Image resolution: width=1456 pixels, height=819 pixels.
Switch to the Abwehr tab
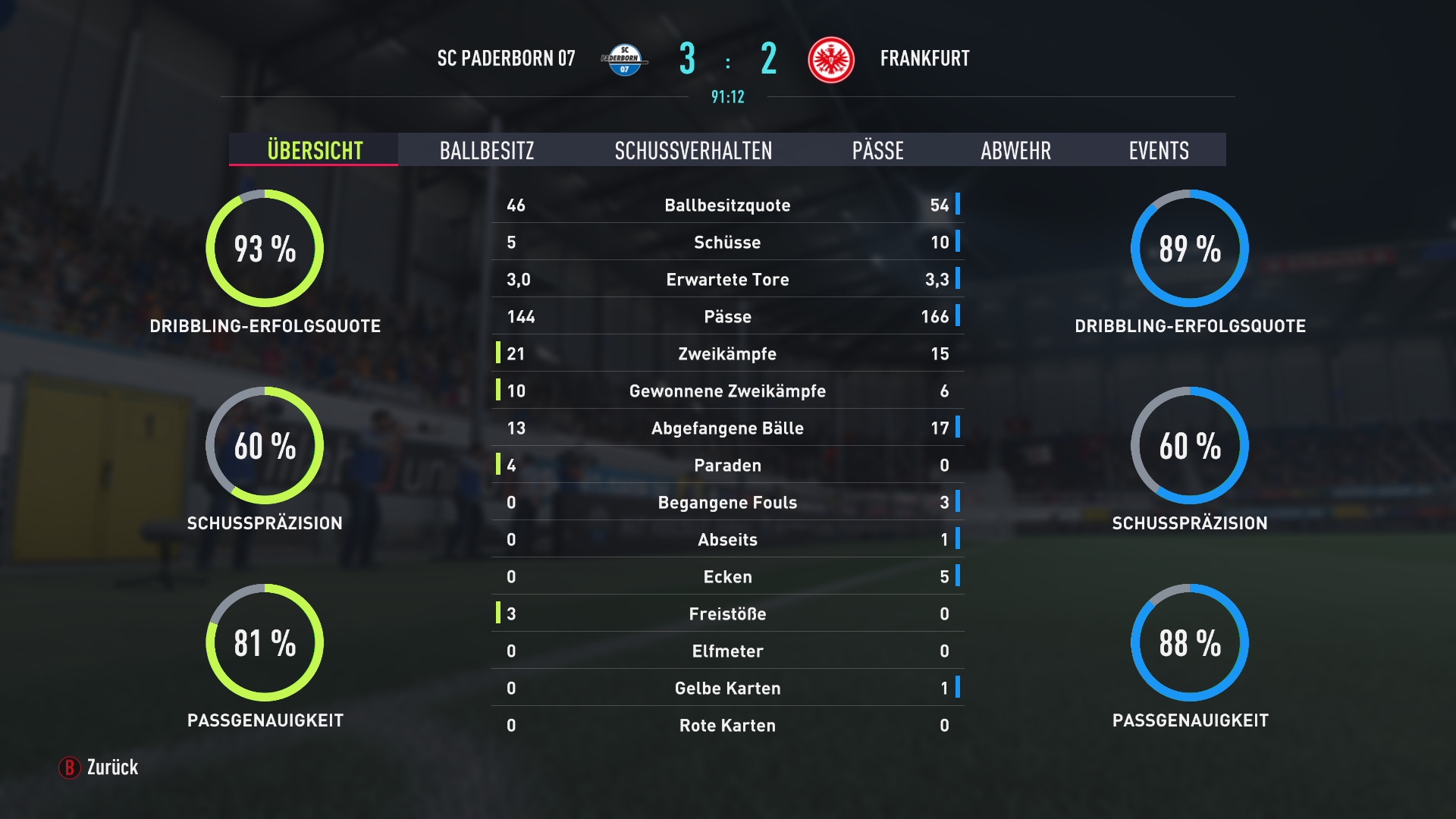[1015, 150]
